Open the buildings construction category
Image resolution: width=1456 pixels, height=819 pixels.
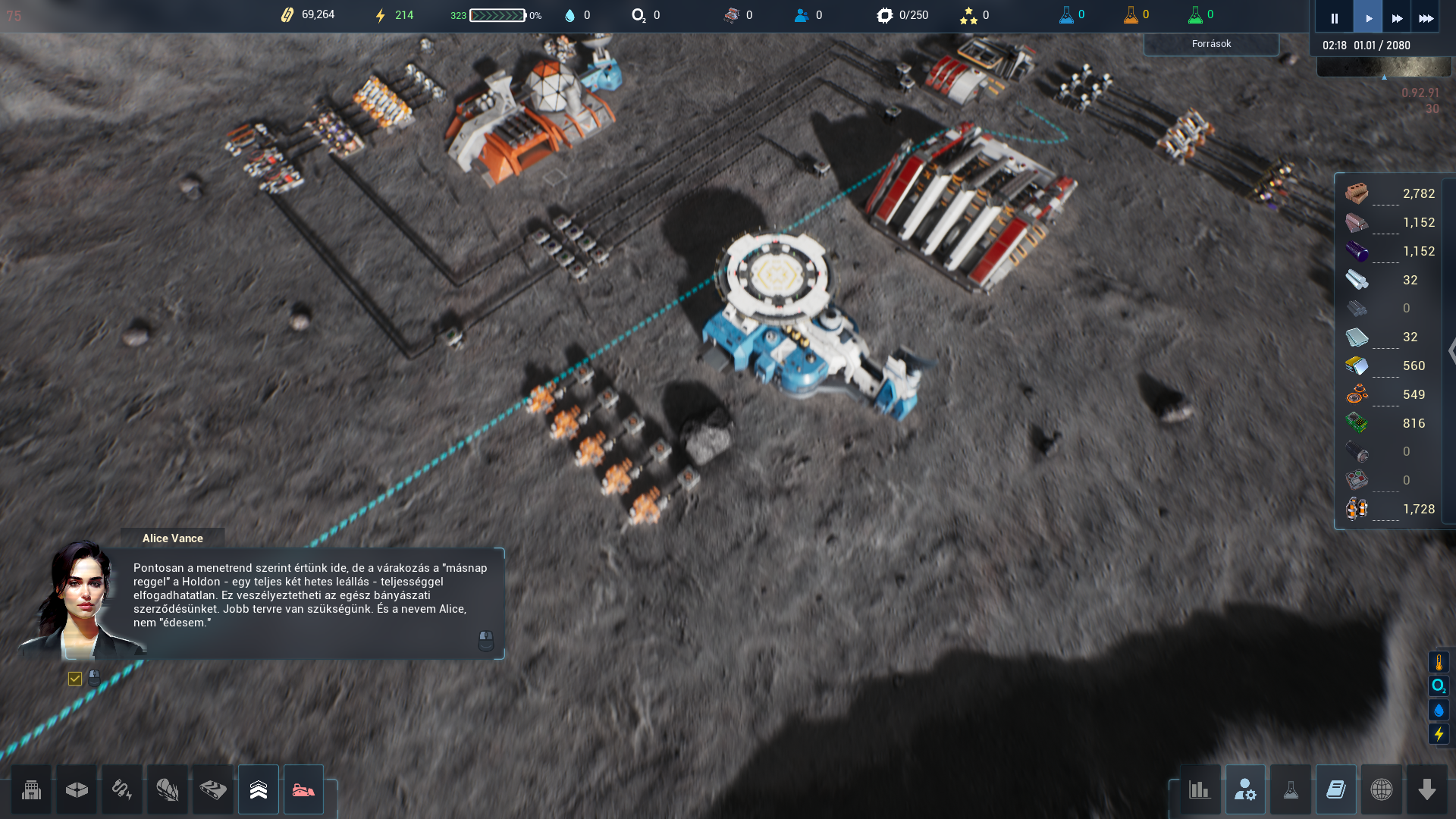coord(31,789)
